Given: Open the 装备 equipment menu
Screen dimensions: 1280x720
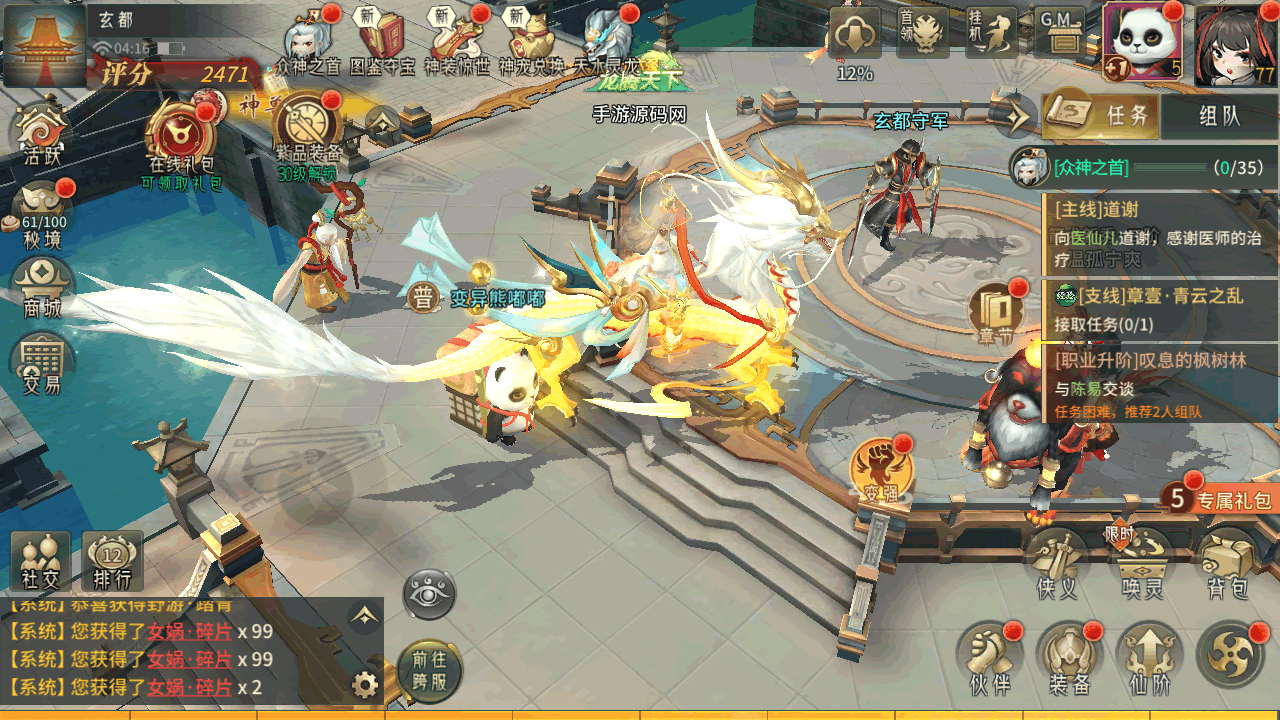Looking at the screenshot, I should click(x=1069, y=658).
